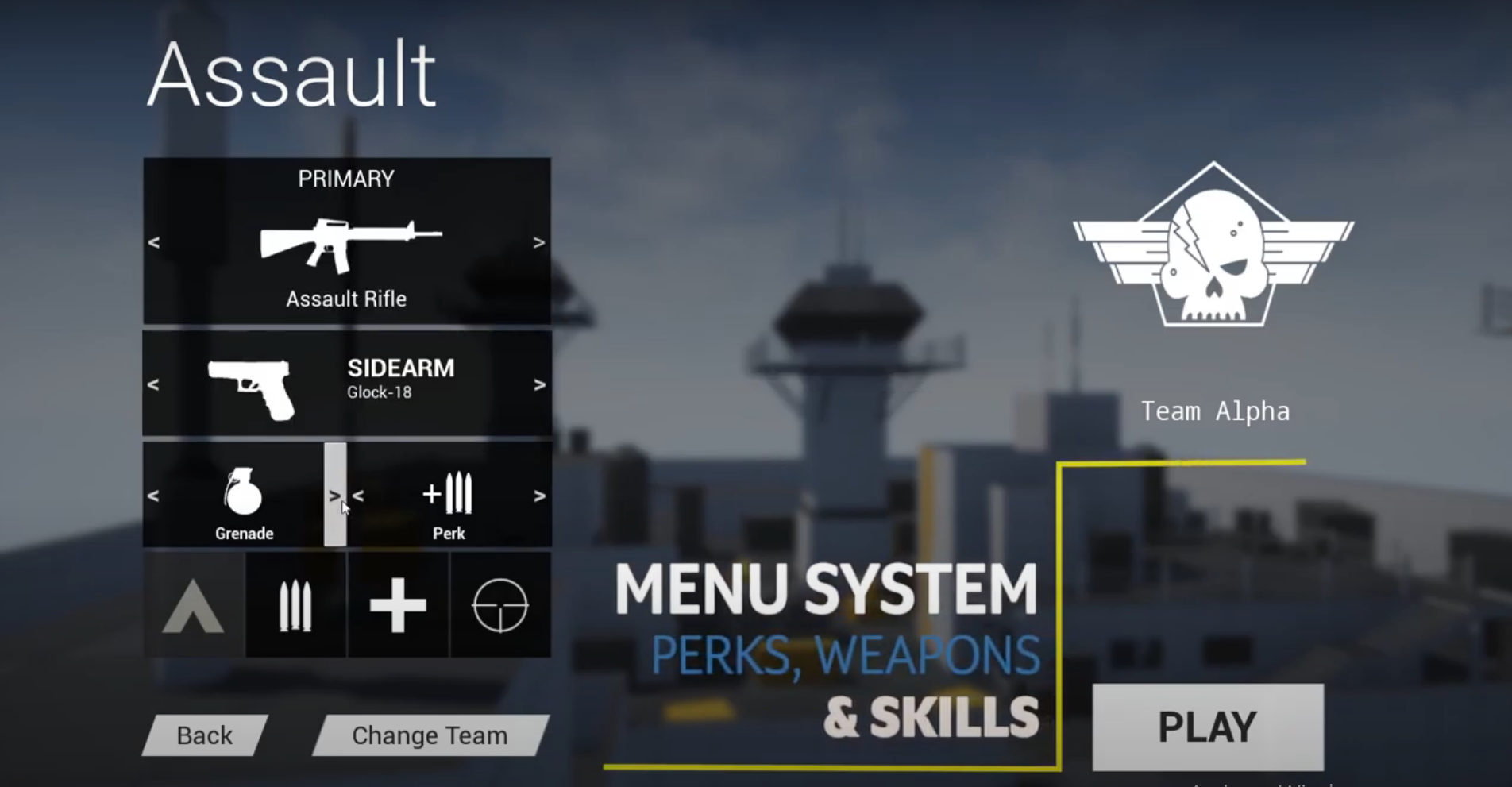Click the Back button
1512x787 pixels.
click(x=204, y=735)
